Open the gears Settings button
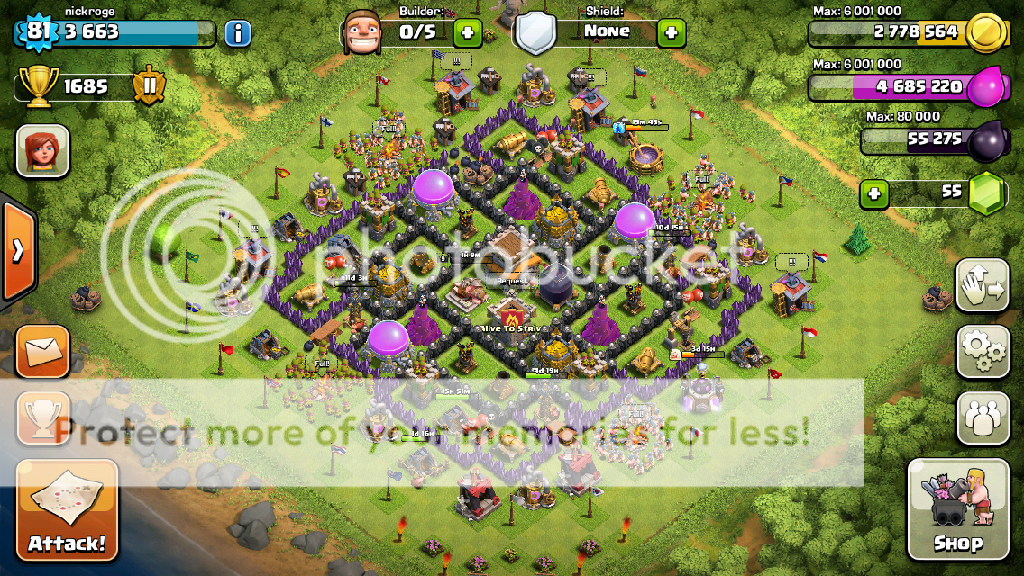The image size is (1024, 576). point(982,350)
